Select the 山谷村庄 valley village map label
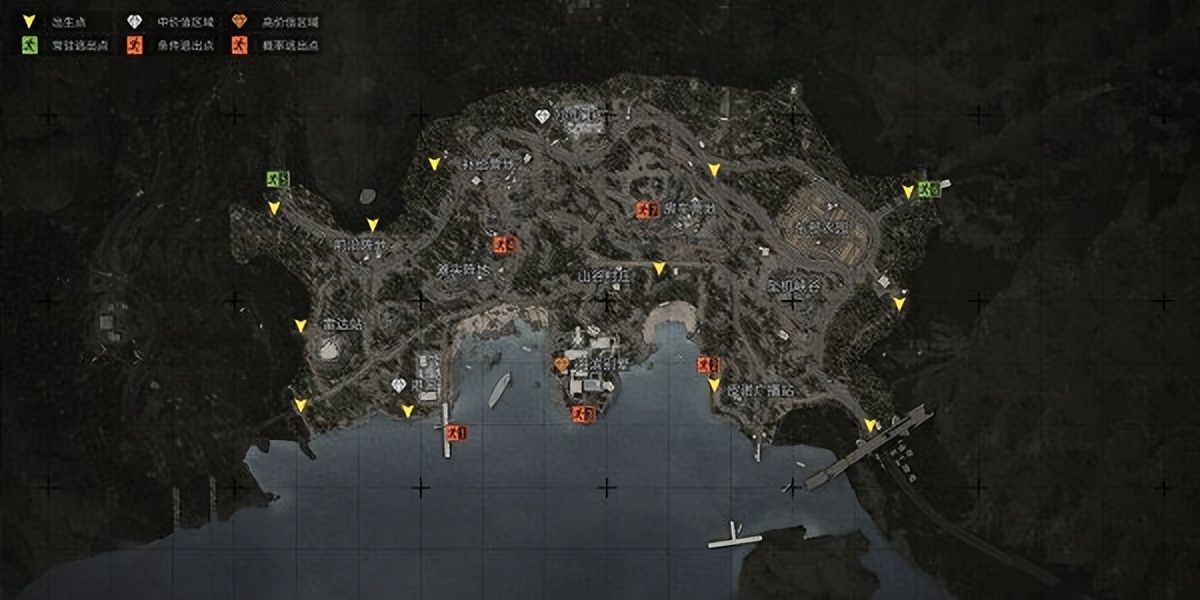 coord(602,276)
